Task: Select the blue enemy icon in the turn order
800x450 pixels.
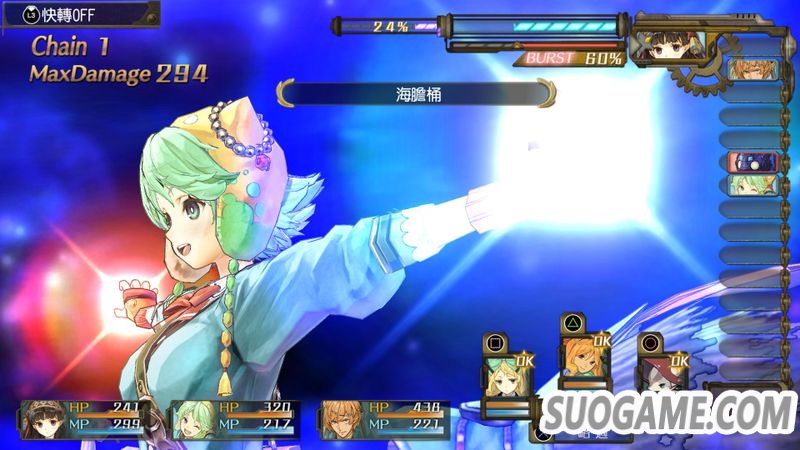Action: pyautogui.click(x=745, y=161)
